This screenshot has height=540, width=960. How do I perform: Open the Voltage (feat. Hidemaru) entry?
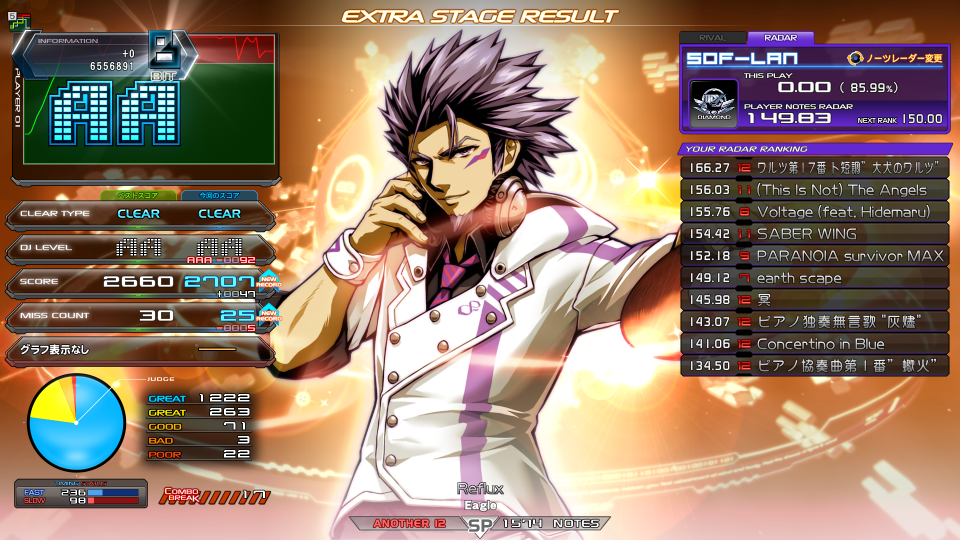pos(814,212)
